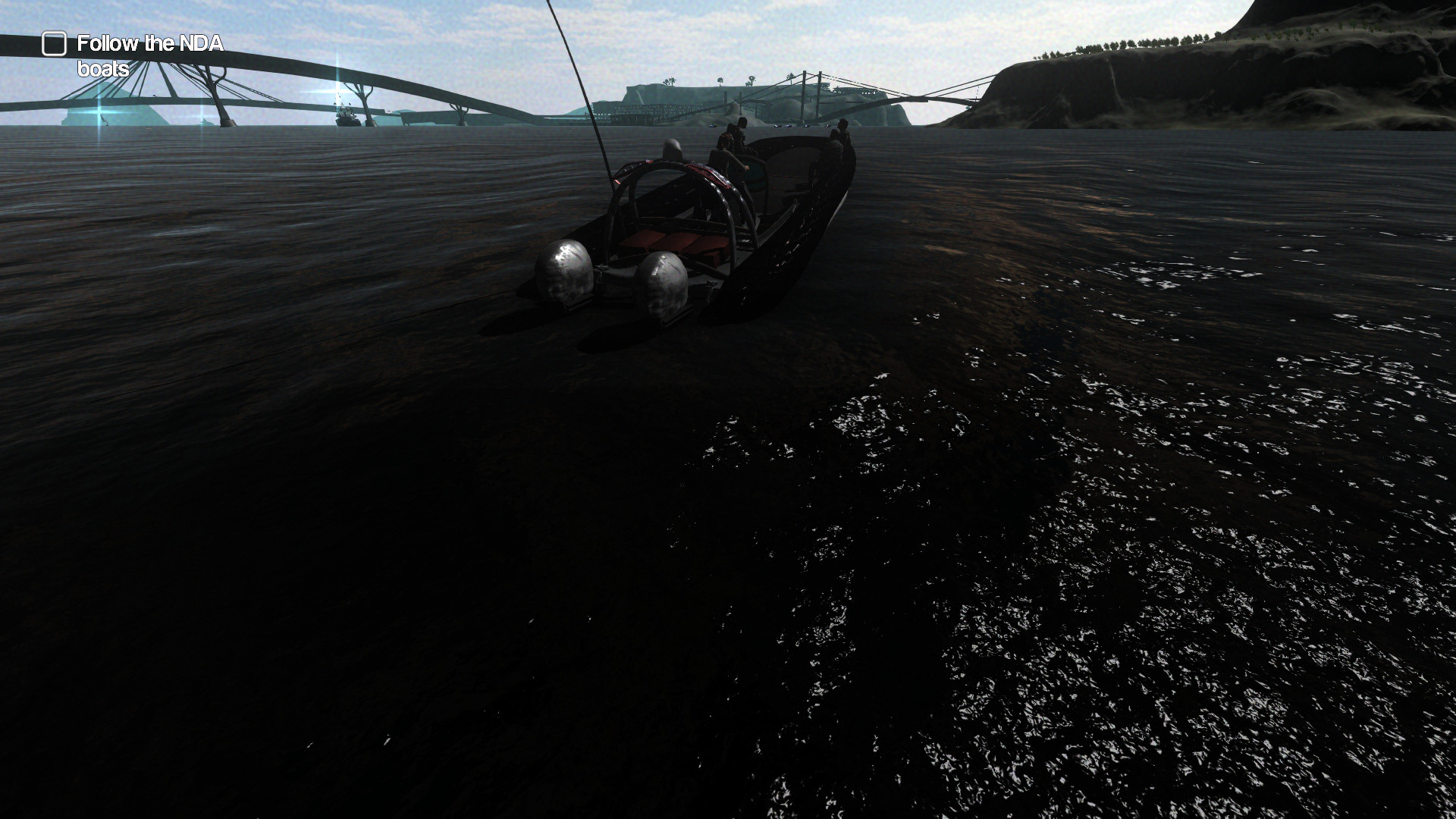This screenshot has width=1456, height=819.
Task: Click the "Follow the NDA boats" objective checkbox
Action: point(54,44)
